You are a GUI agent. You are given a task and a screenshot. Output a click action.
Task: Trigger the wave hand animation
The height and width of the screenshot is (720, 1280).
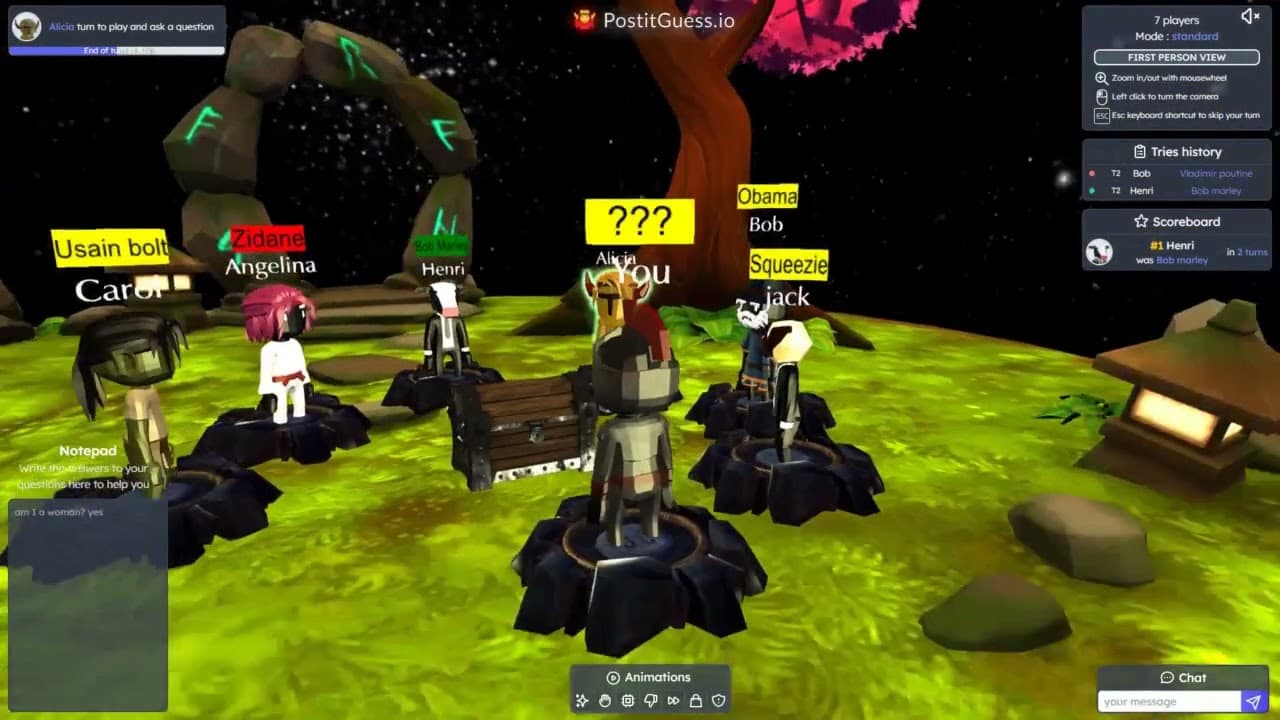[x=604, y=701]
